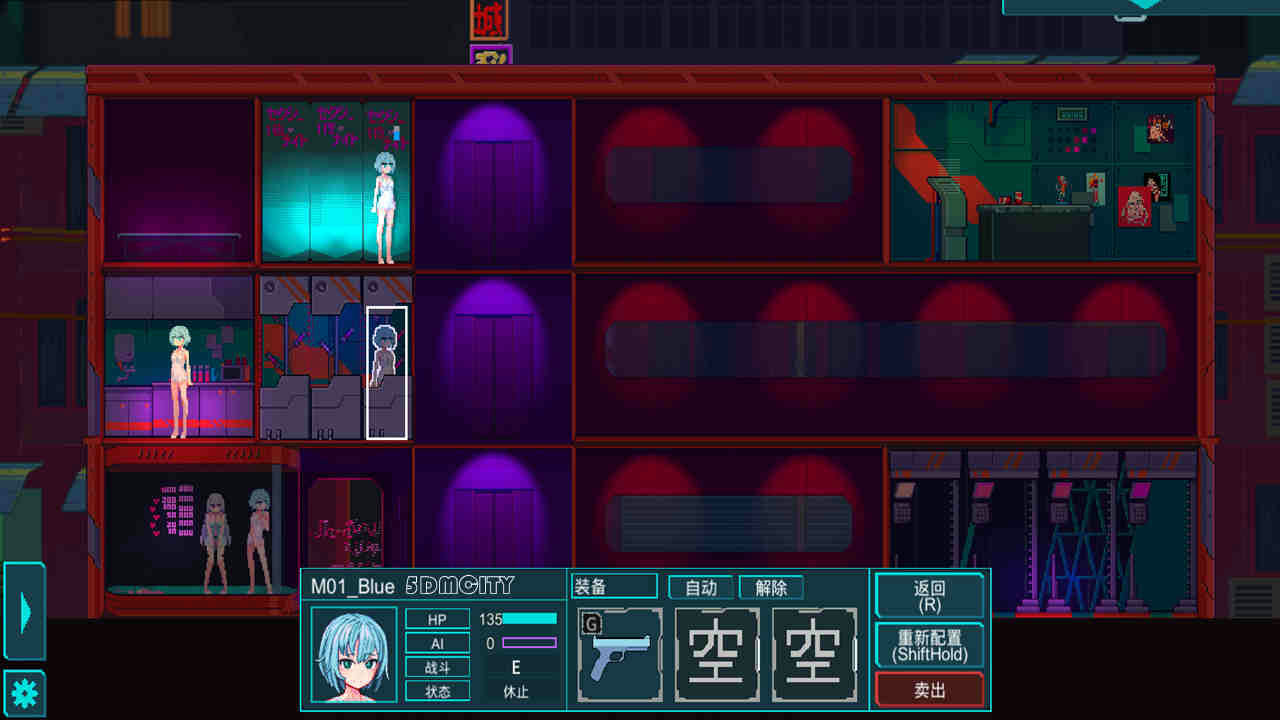Enable the 自动 auto-equip toggle
1280x720 pixels.
click(x=700, y=587)
